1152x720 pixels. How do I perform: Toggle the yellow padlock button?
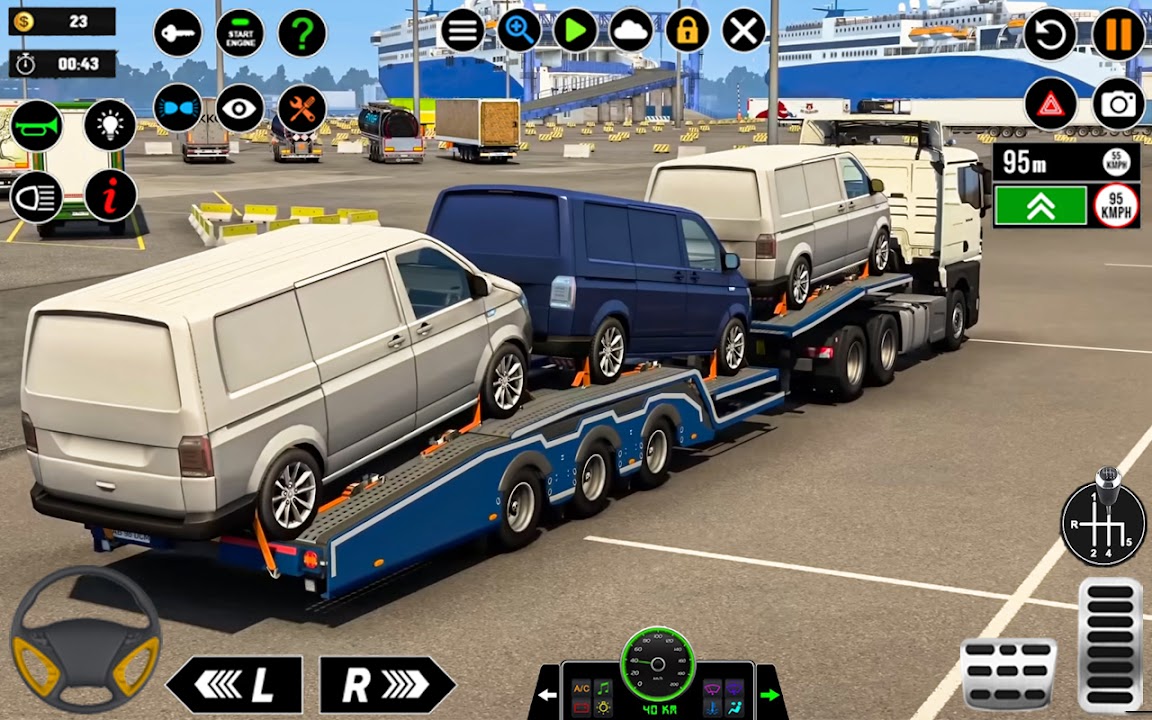tap(687, 31)
